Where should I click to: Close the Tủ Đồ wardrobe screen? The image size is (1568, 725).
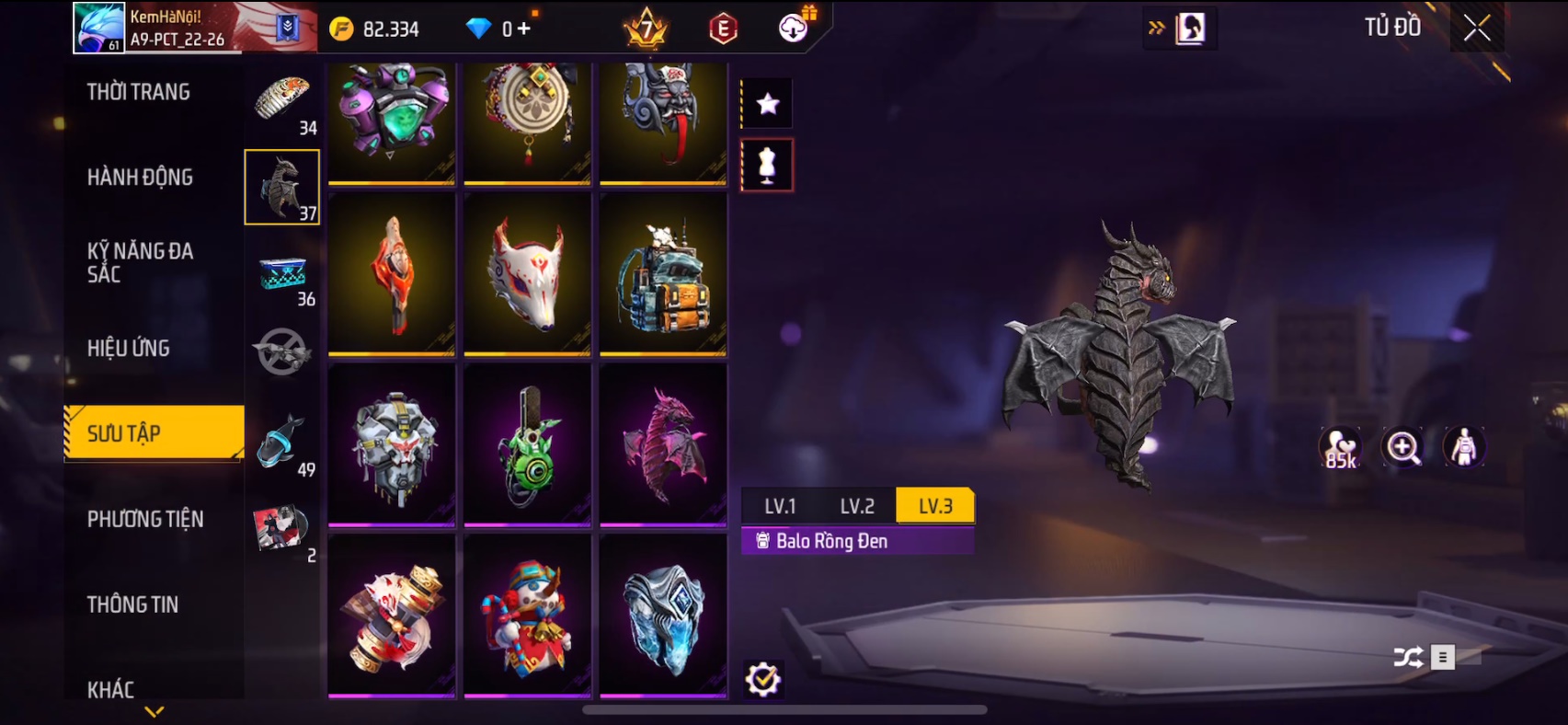pos(1477,29)
